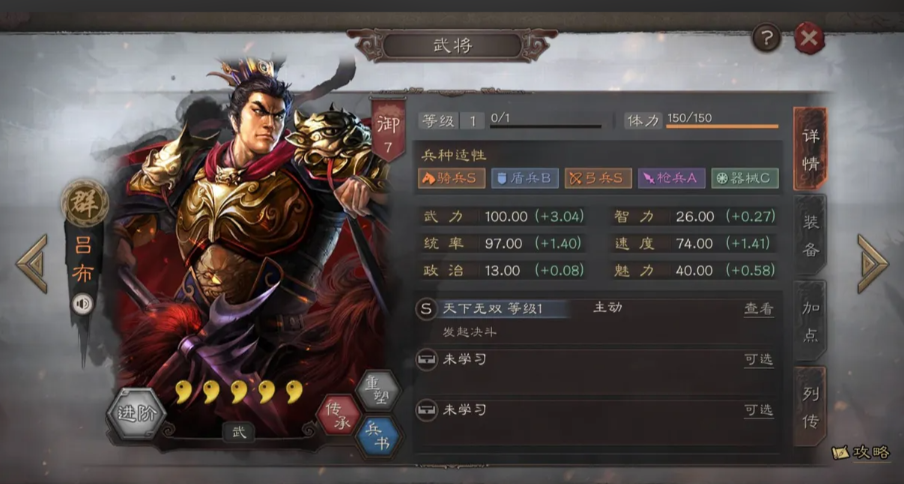Open the question mark help
The image size is (904, 484).
[x=766, y=39]
